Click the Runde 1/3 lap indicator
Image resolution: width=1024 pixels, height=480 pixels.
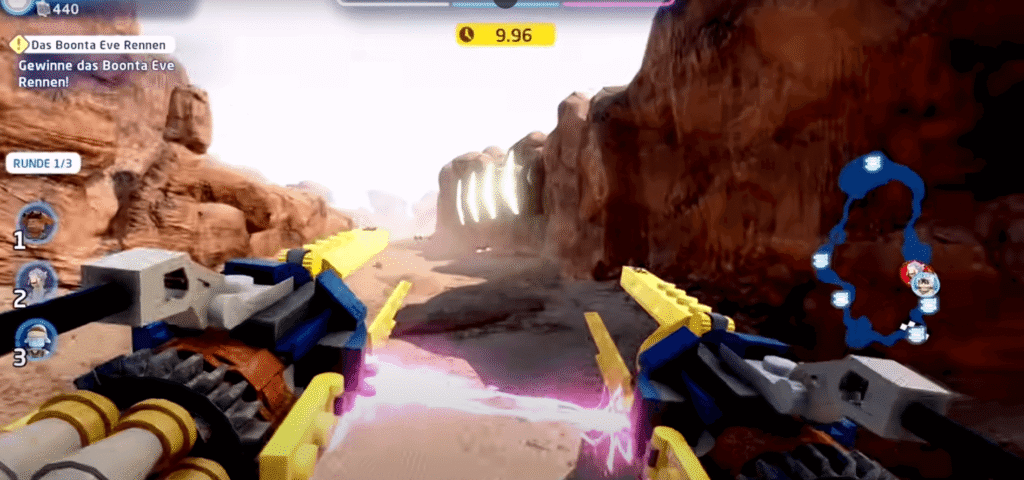coord(43,163)
